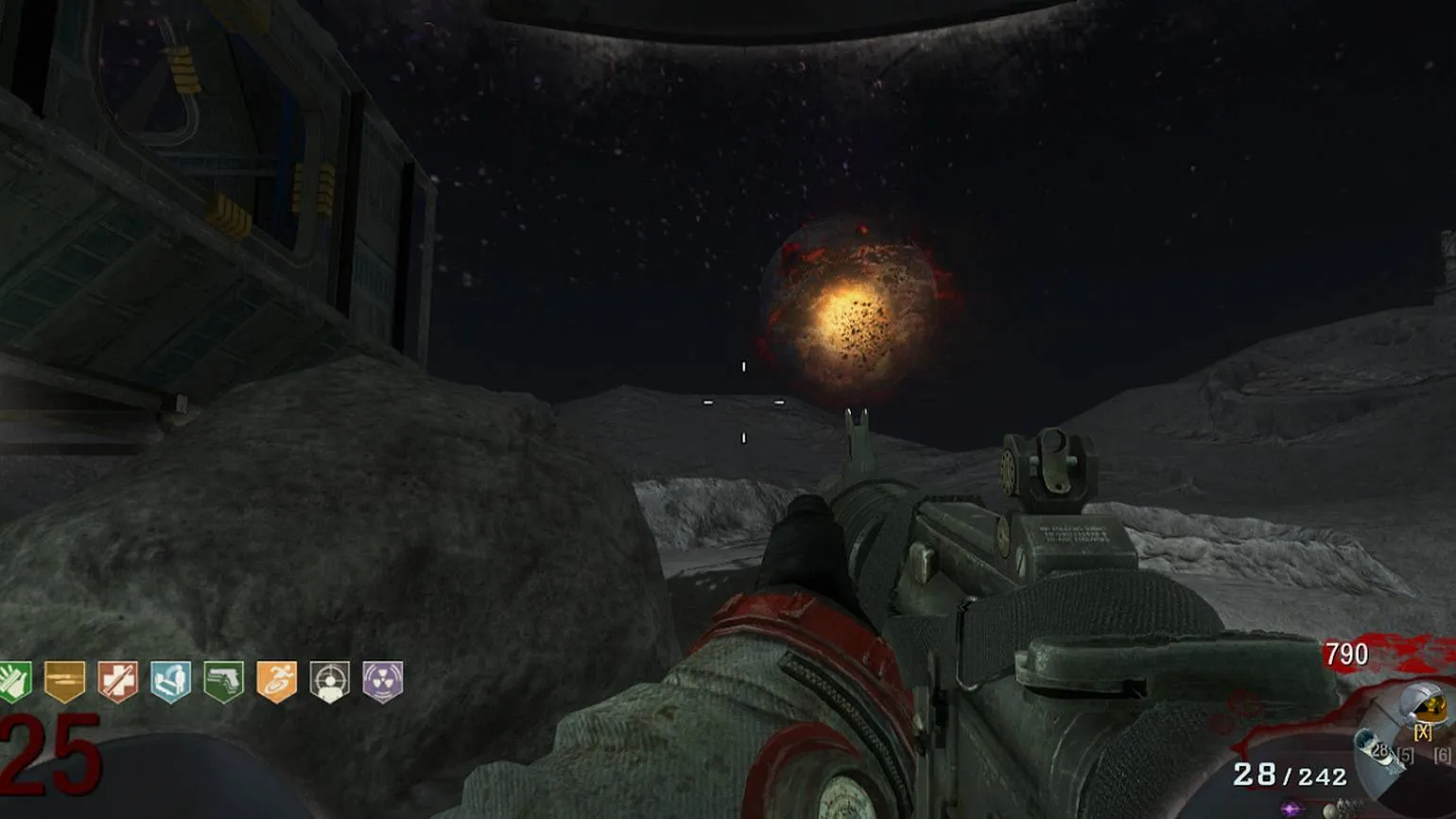The width and height of the screenshot is (1456, 819).
Task: Click the purple Gersch Device tactical icon
Action: tap(1291, 809)
